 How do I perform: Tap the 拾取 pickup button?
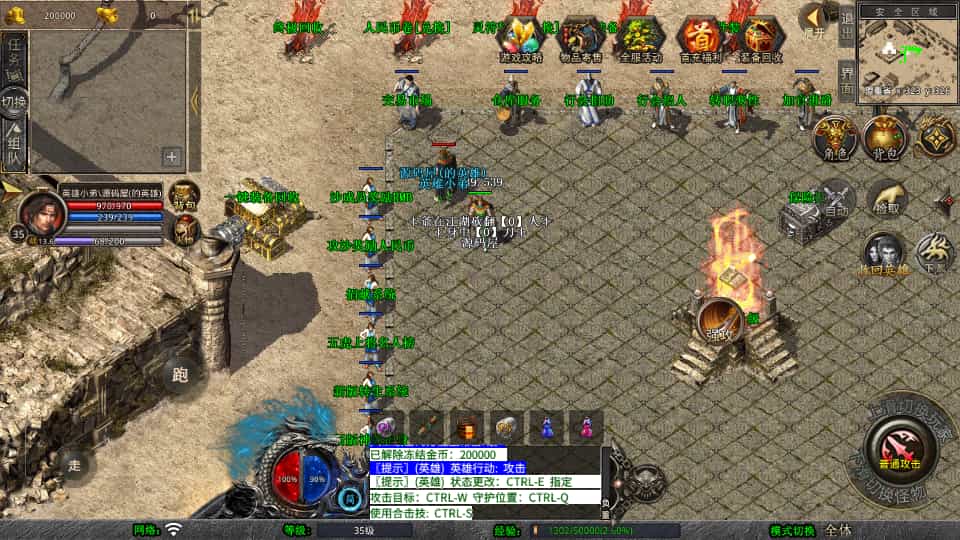tap(885, 200)
